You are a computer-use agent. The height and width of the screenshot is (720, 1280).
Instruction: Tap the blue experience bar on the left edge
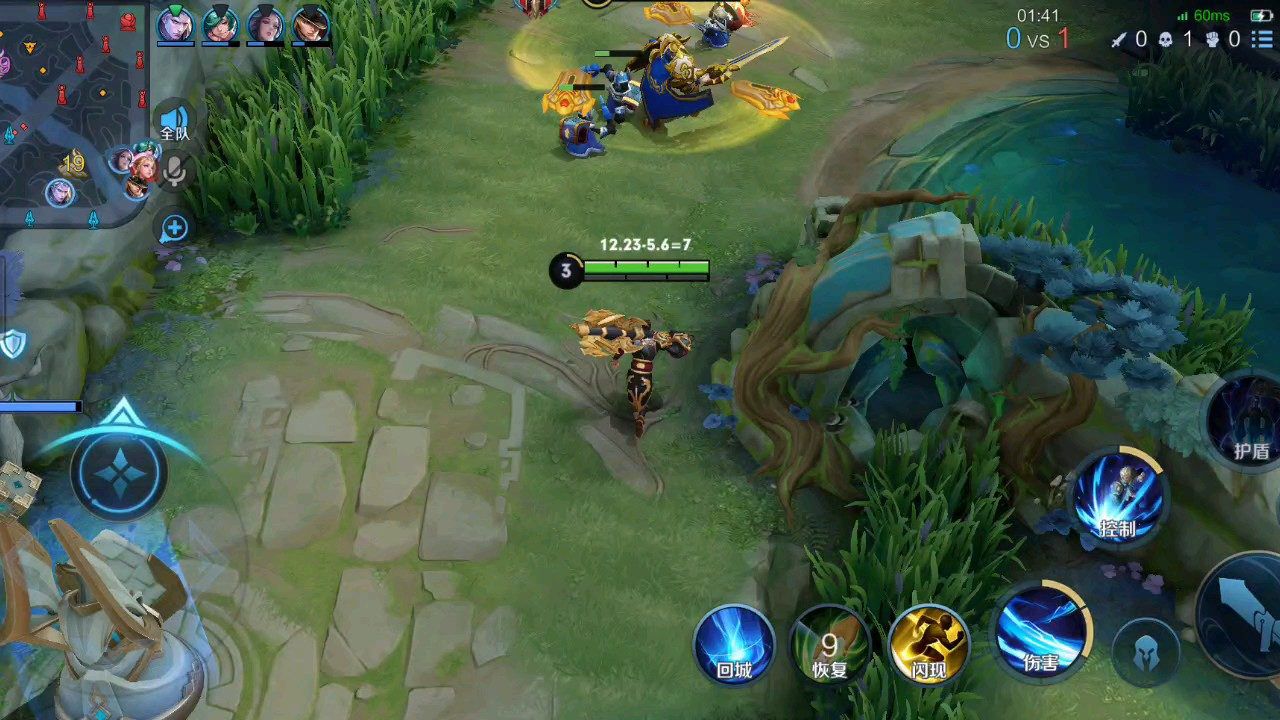(x=40, y=406)
